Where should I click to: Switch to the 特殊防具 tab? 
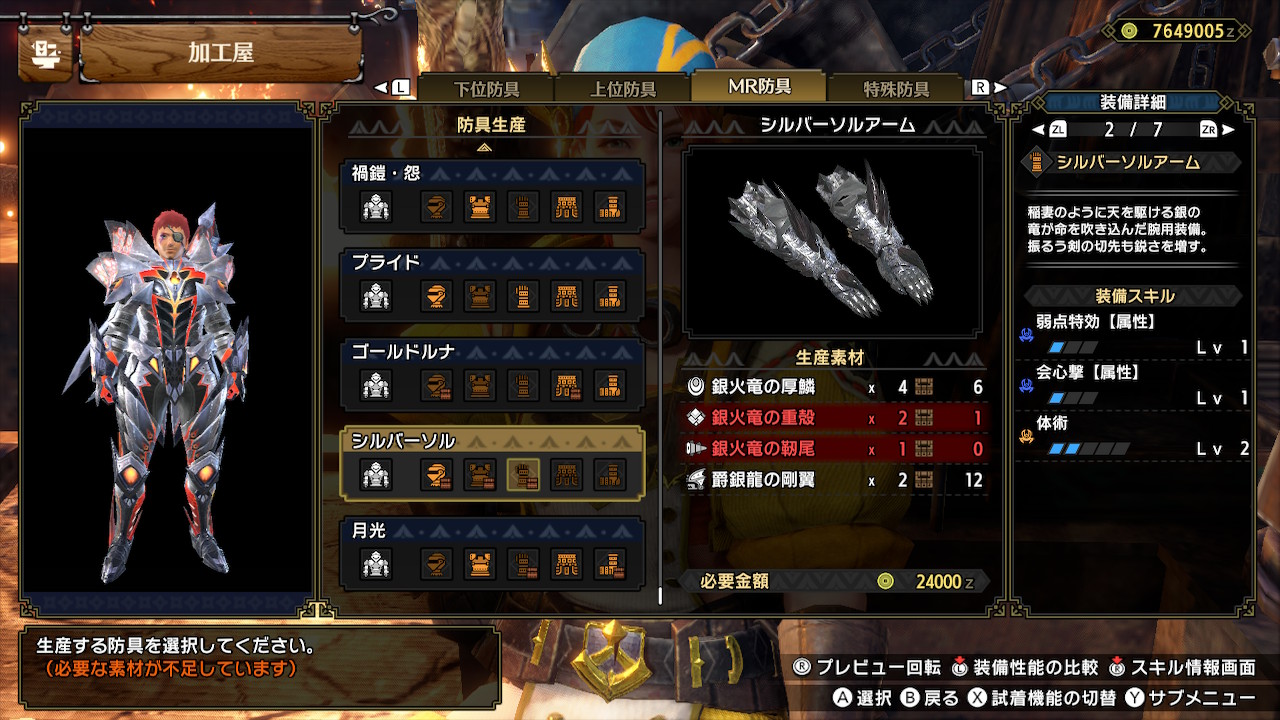[898, 87]
